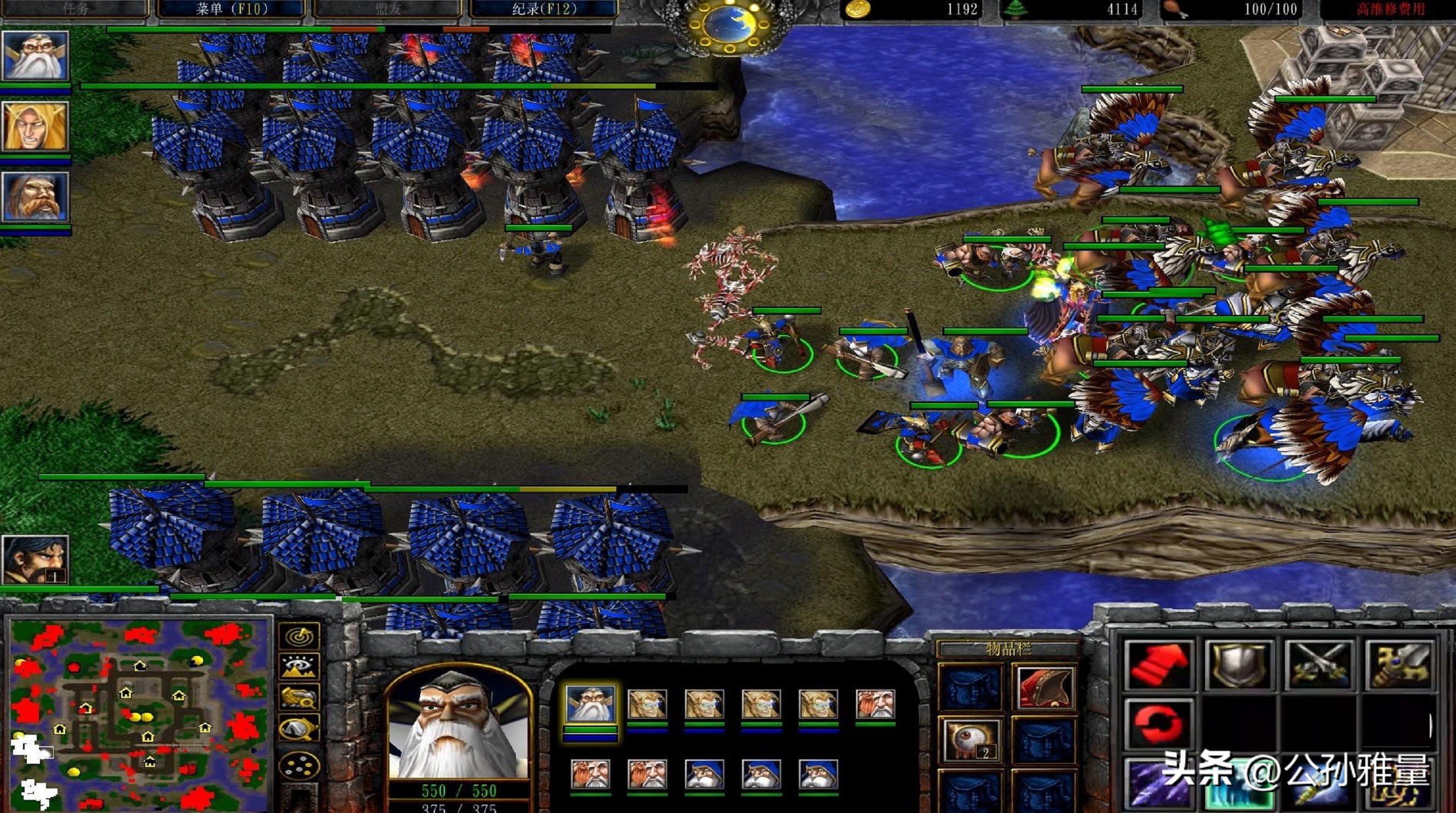This screenshot has width=1456, height=813.
Task: Issue the Stop command (shield icon)
Action: click(1239, 665)
